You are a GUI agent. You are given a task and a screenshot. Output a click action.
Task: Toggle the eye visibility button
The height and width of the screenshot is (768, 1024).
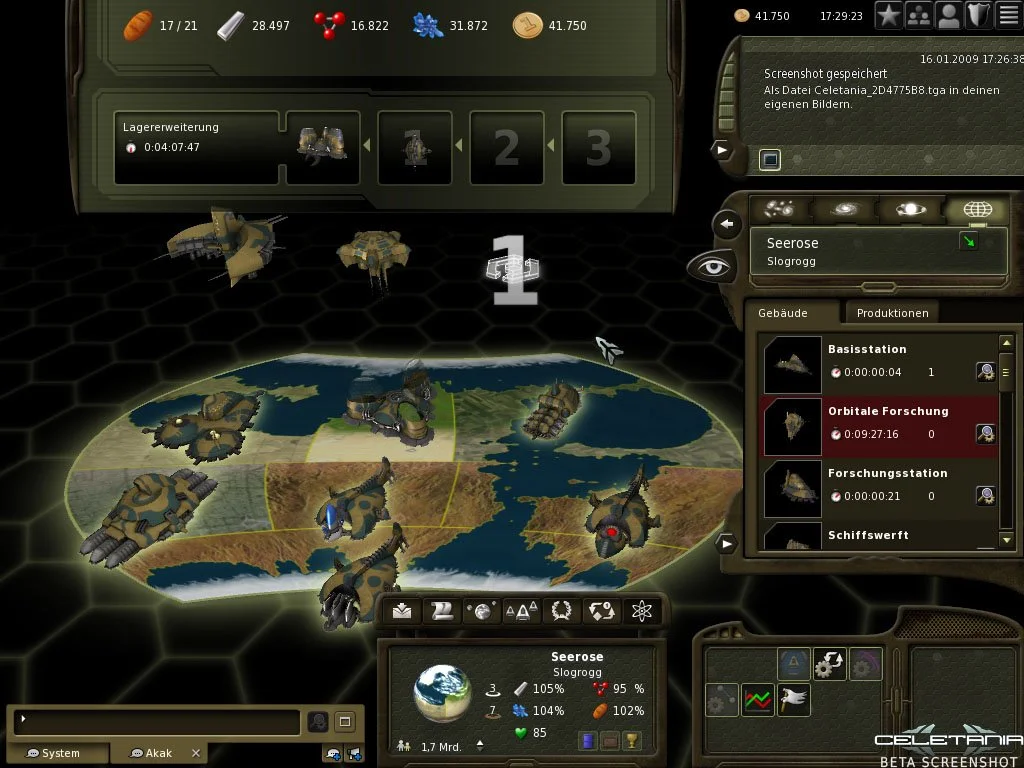click(x=708, y=266)
